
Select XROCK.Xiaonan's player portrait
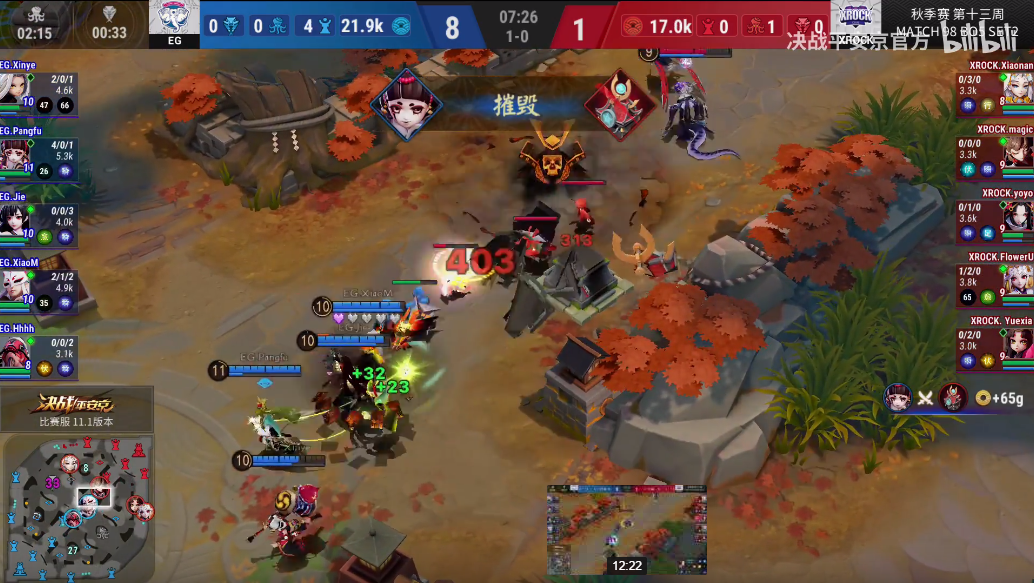(1019, 88)
